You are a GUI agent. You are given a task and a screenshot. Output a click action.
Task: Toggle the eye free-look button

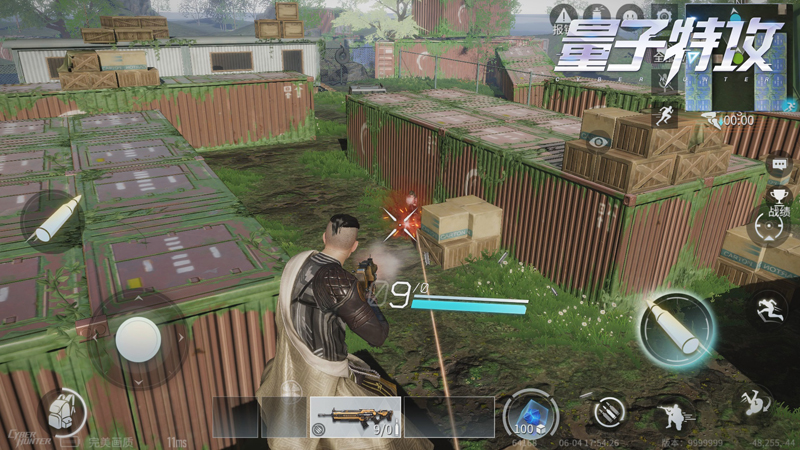(599, 143)
